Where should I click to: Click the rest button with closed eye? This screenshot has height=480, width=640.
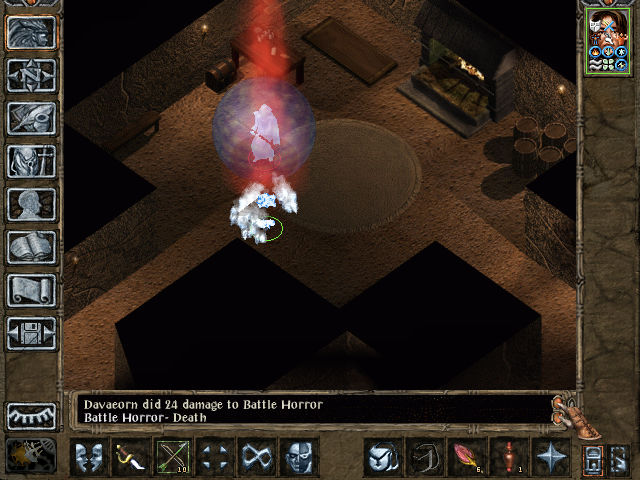pyautogui.click(x=31, y=416)
